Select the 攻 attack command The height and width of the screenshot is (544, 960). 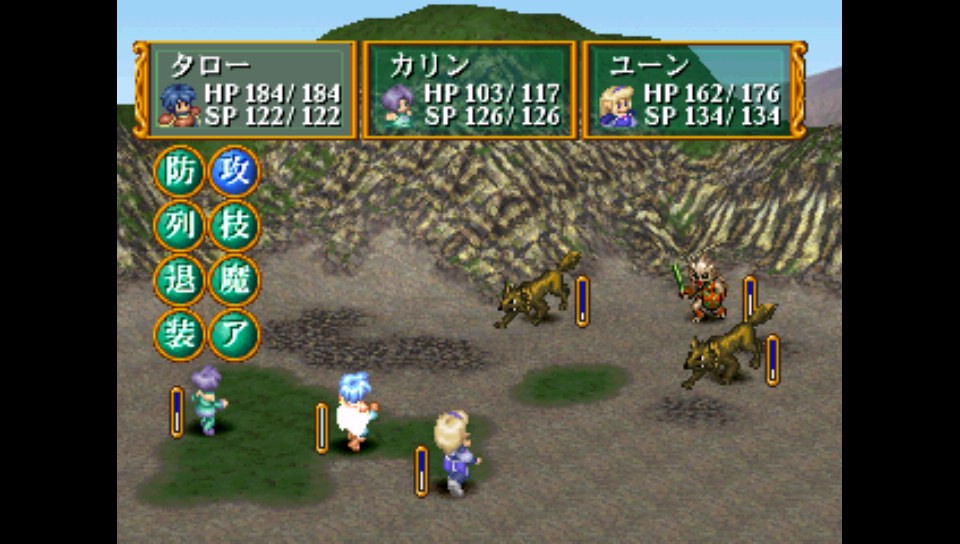(x=234, y=171)
